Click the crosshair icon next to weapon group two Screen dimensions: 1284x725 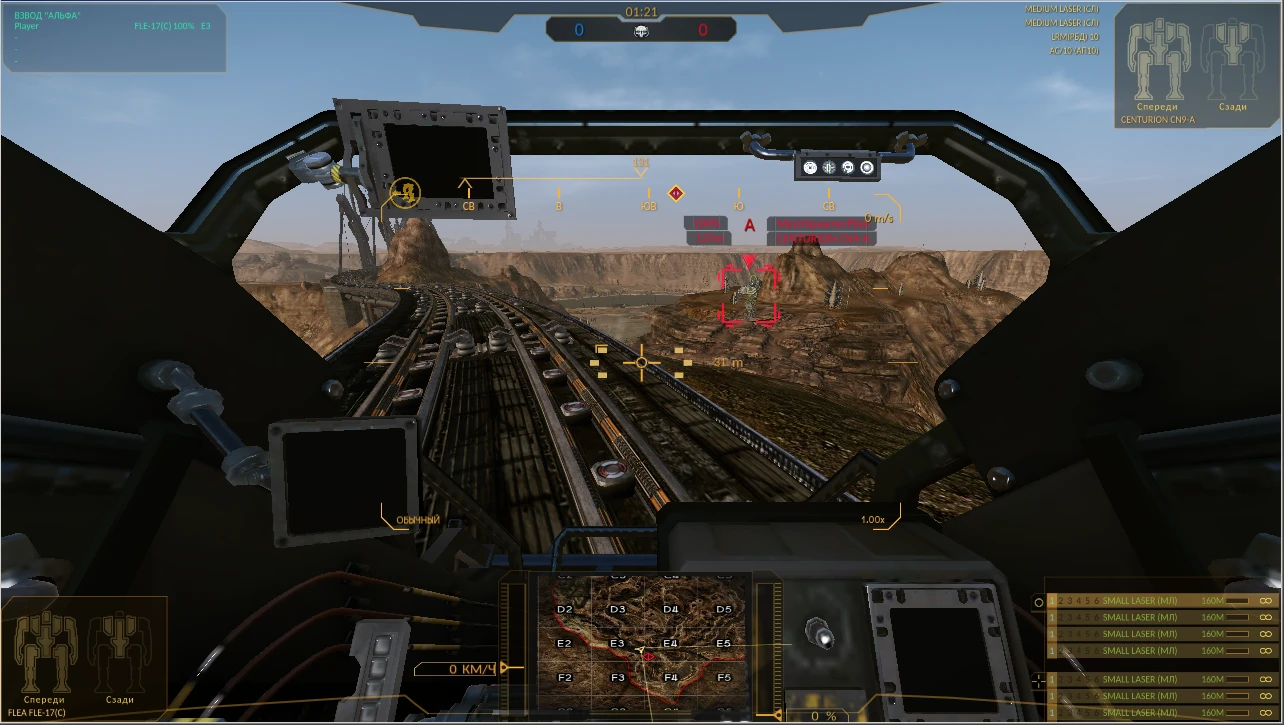pos(1038,681)
